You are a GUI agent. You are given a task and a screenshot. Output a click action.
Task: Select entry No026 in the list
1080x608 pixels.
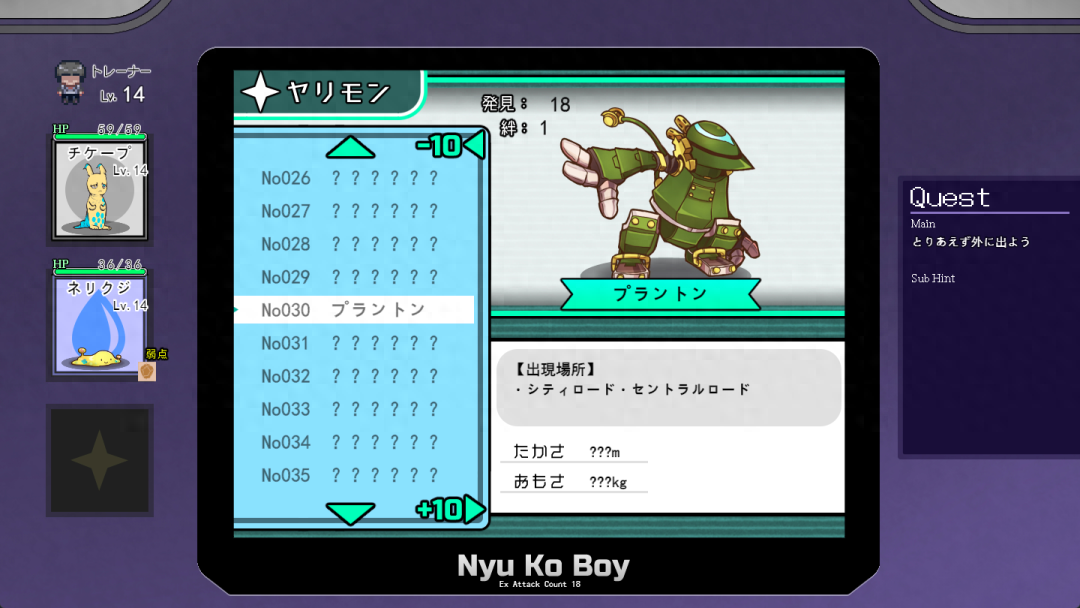(351, 178)
